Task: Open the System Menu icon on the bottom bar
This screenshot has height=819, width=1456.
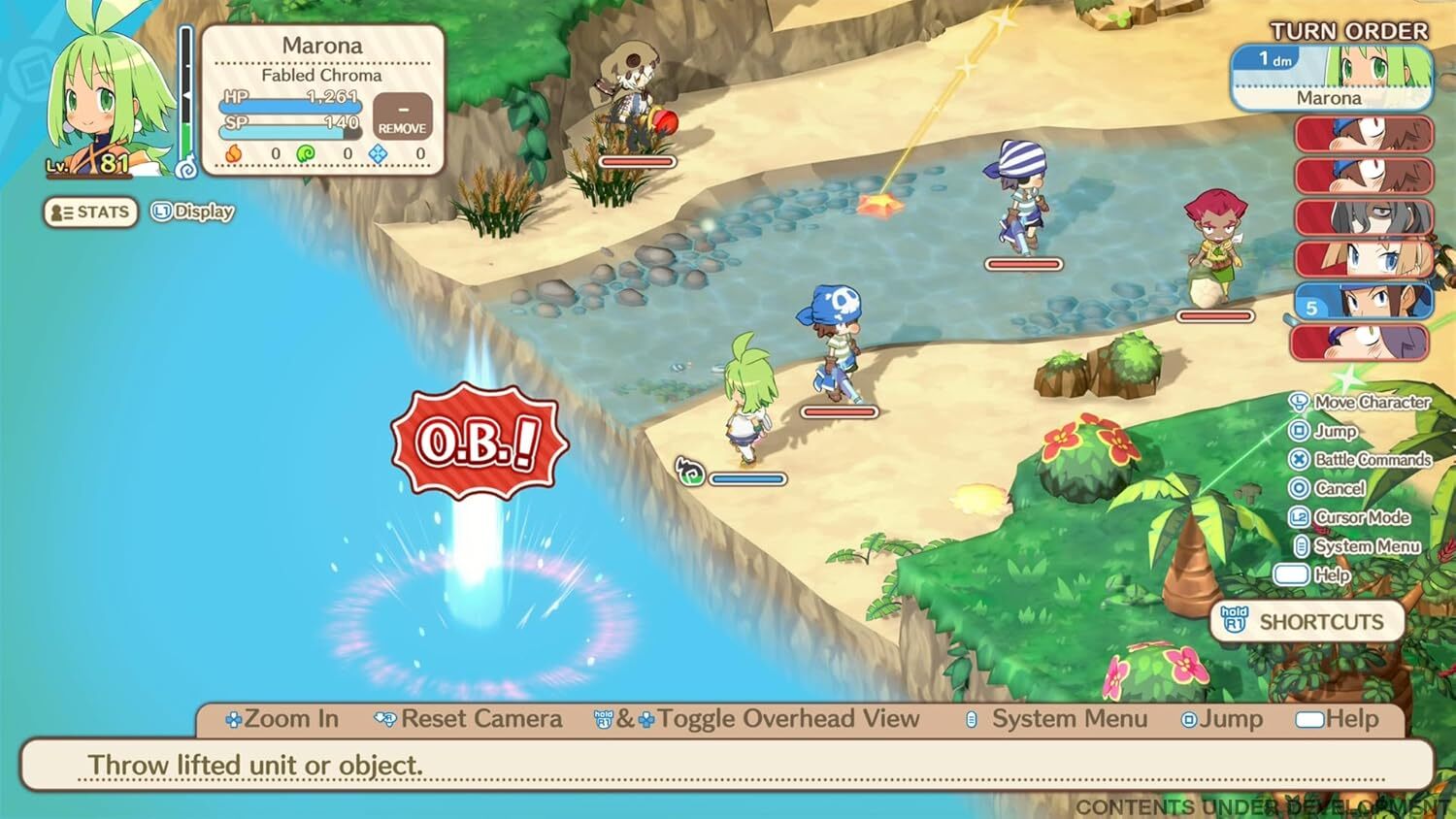Action: click(970, 719)
